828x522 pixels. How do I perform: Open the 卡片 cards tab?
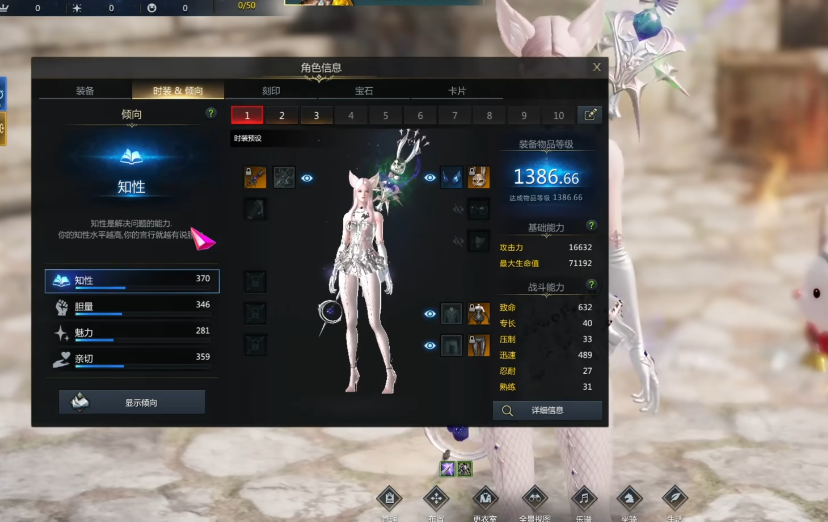point(457,91)
